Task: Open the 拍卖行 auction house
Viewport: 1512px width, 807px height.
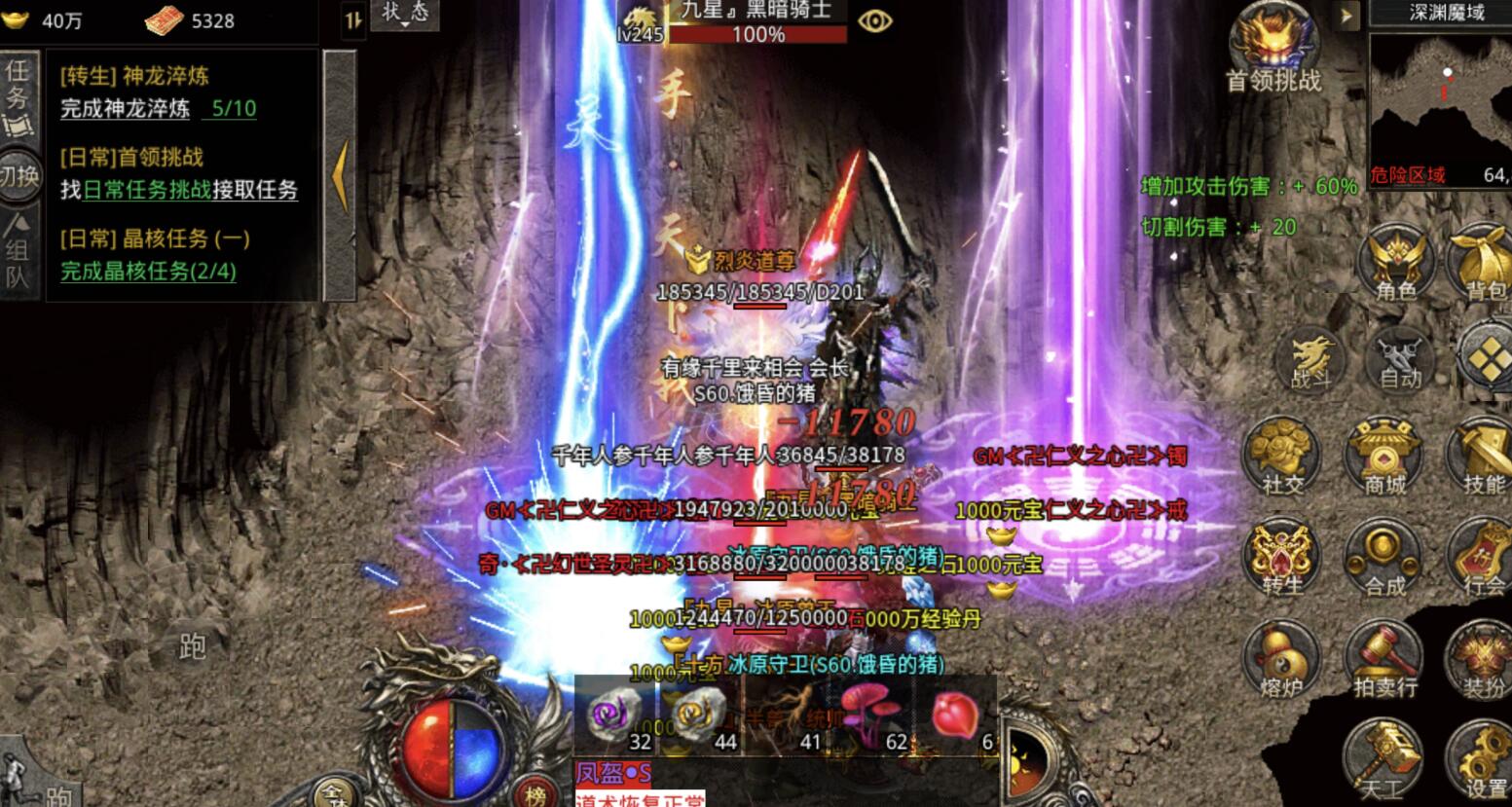Action: tap(1383, 660)
